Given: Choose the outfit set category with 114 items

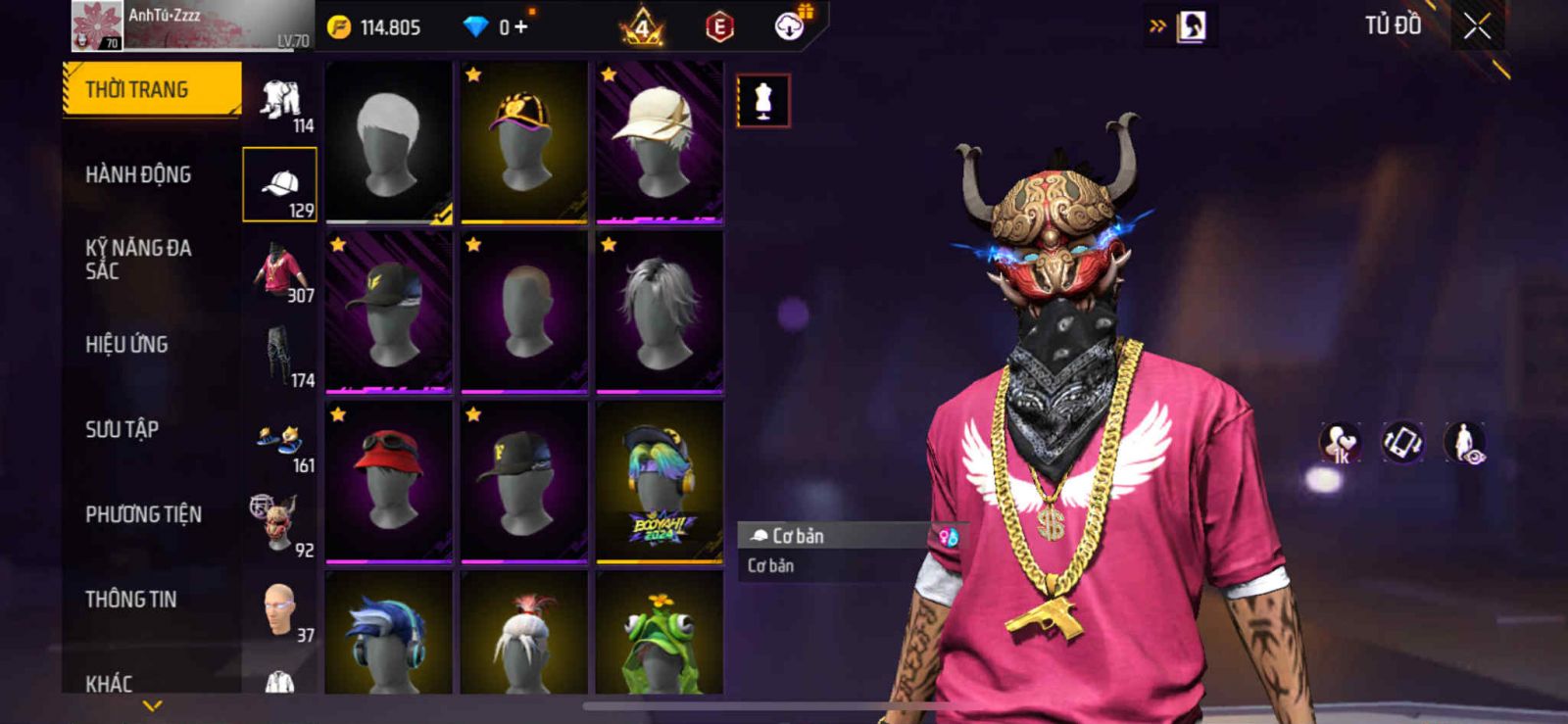Looking at the screenshot, I should tap(280, 102).
